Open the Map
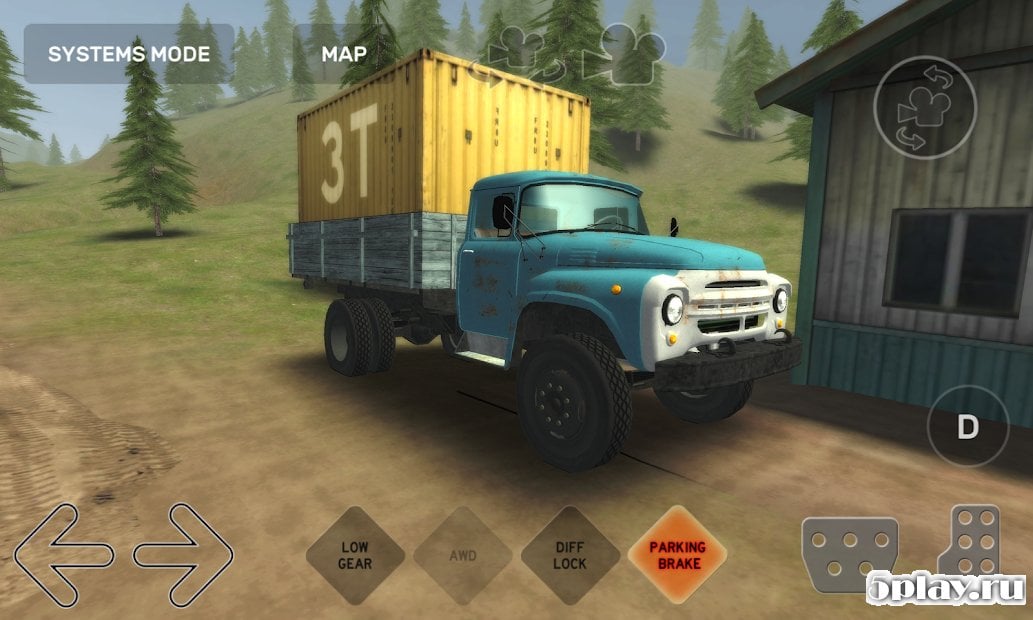This screenshot has width=1033, height=620. (343, 53)
